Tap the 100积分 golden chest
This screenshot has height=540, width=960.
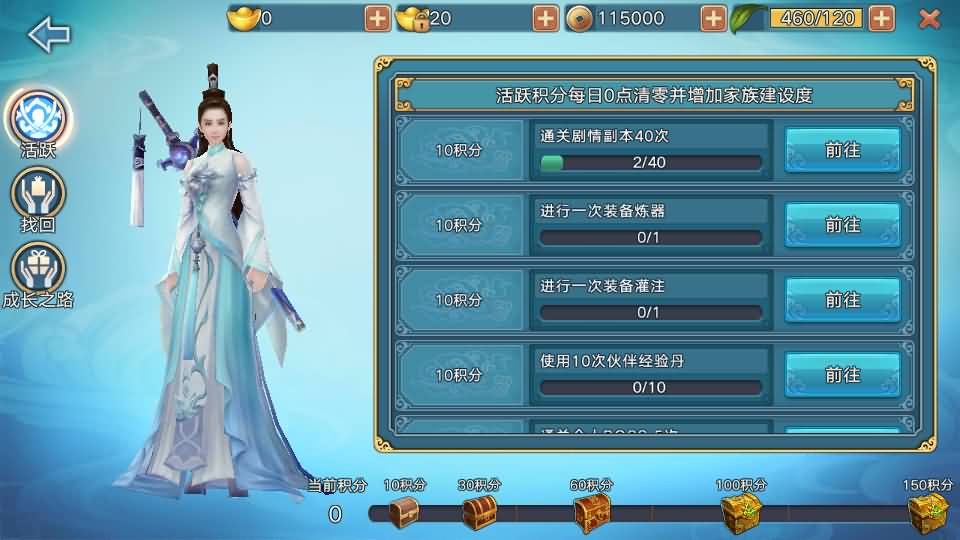741,513
